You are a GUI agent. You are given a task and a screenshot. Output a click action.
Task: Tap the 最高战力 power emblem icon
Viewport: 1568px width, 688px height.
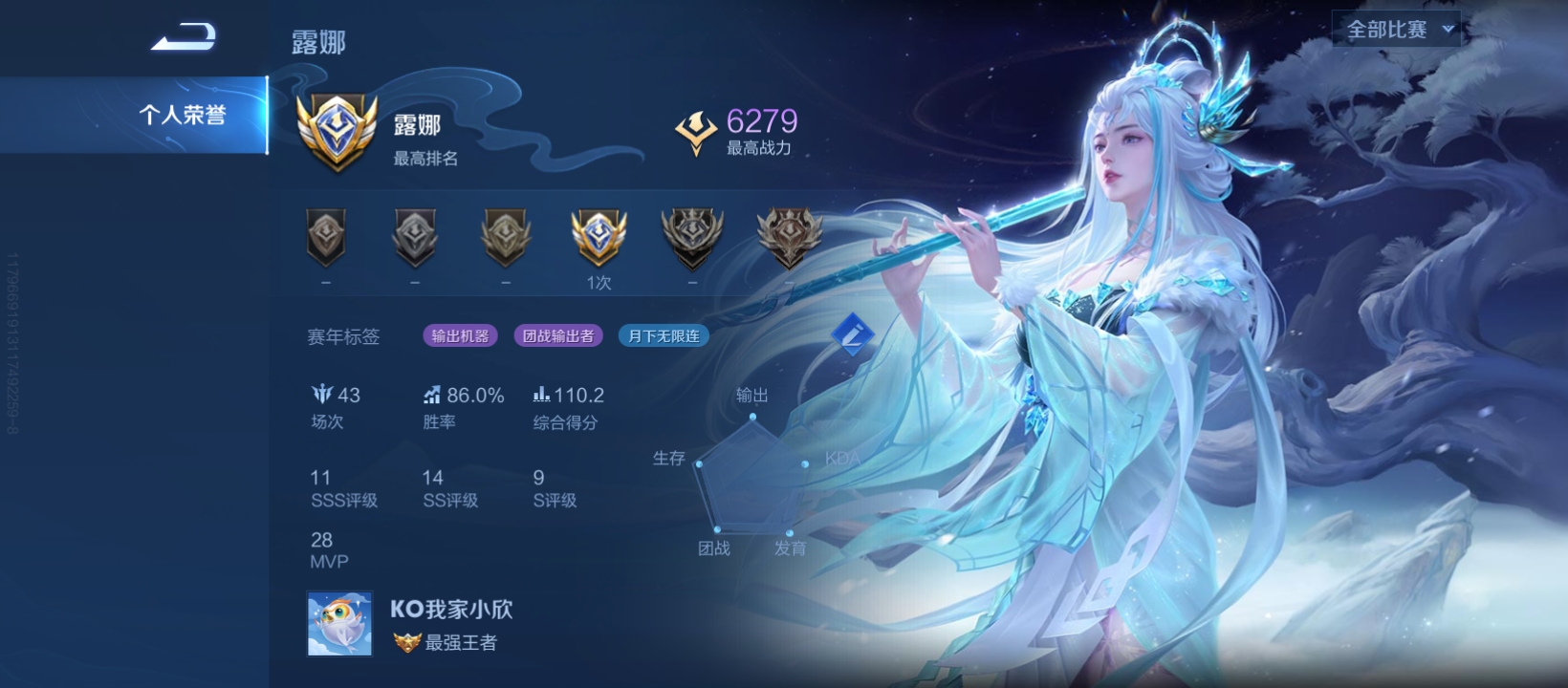click(696, 133)
